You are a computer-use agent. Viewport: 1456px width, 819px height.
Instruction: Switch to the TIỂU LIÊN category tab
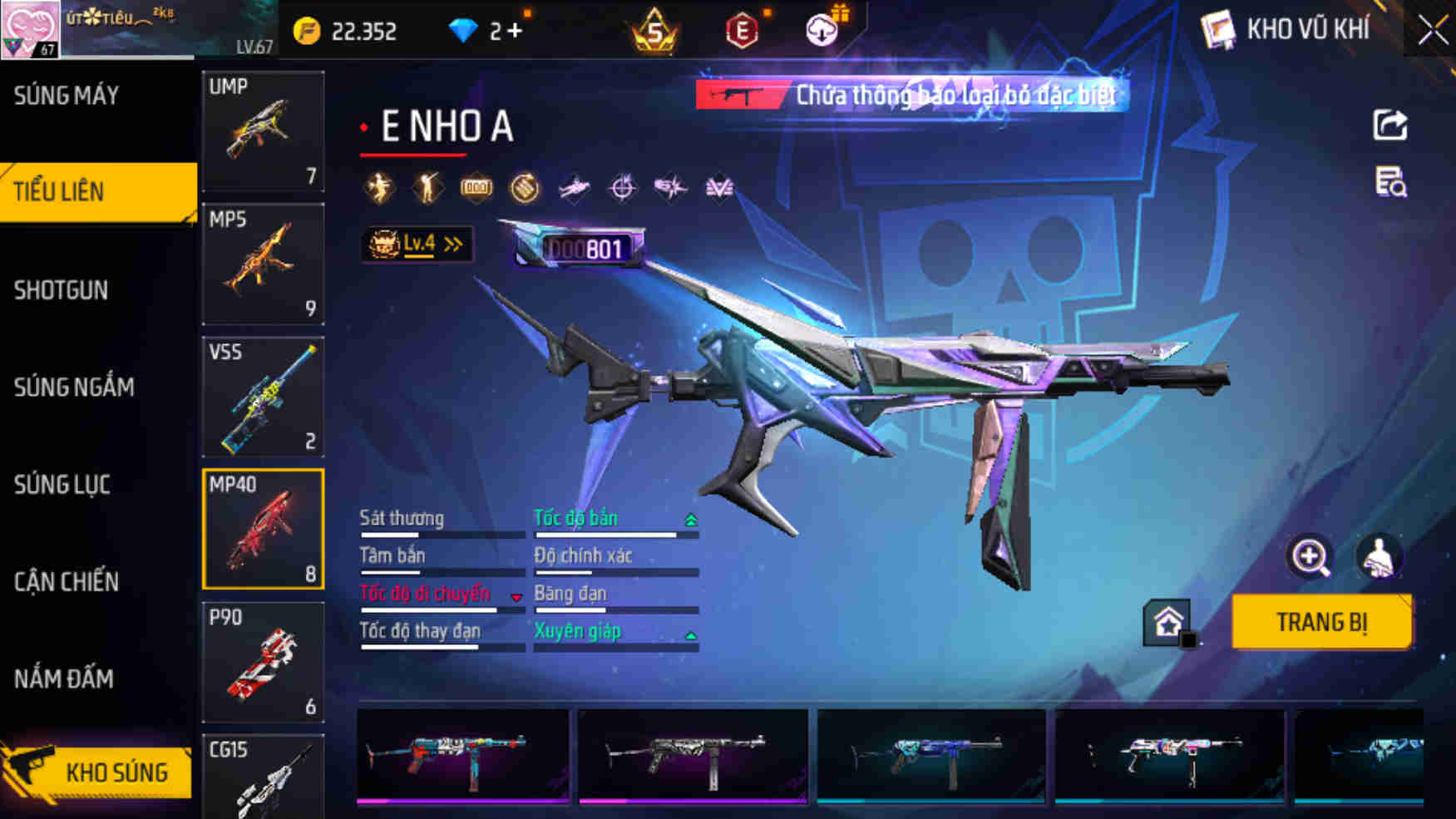pos(98,191)
